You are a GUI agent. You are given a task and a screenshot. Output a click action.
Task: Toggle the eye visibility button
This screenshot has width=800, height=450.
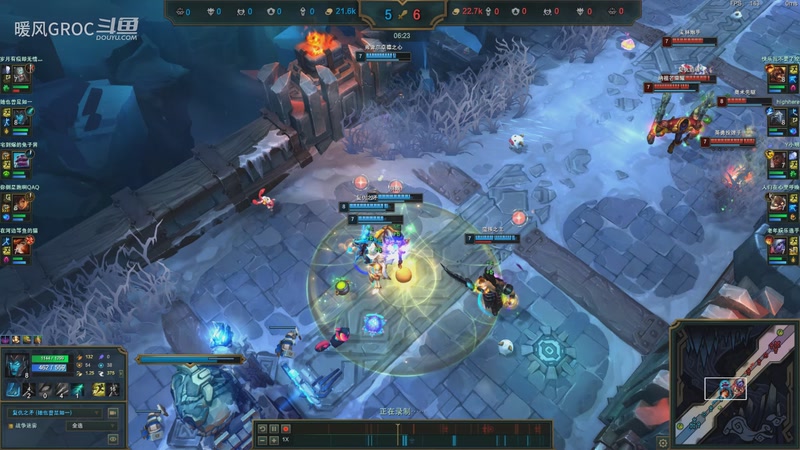point(112,438)
